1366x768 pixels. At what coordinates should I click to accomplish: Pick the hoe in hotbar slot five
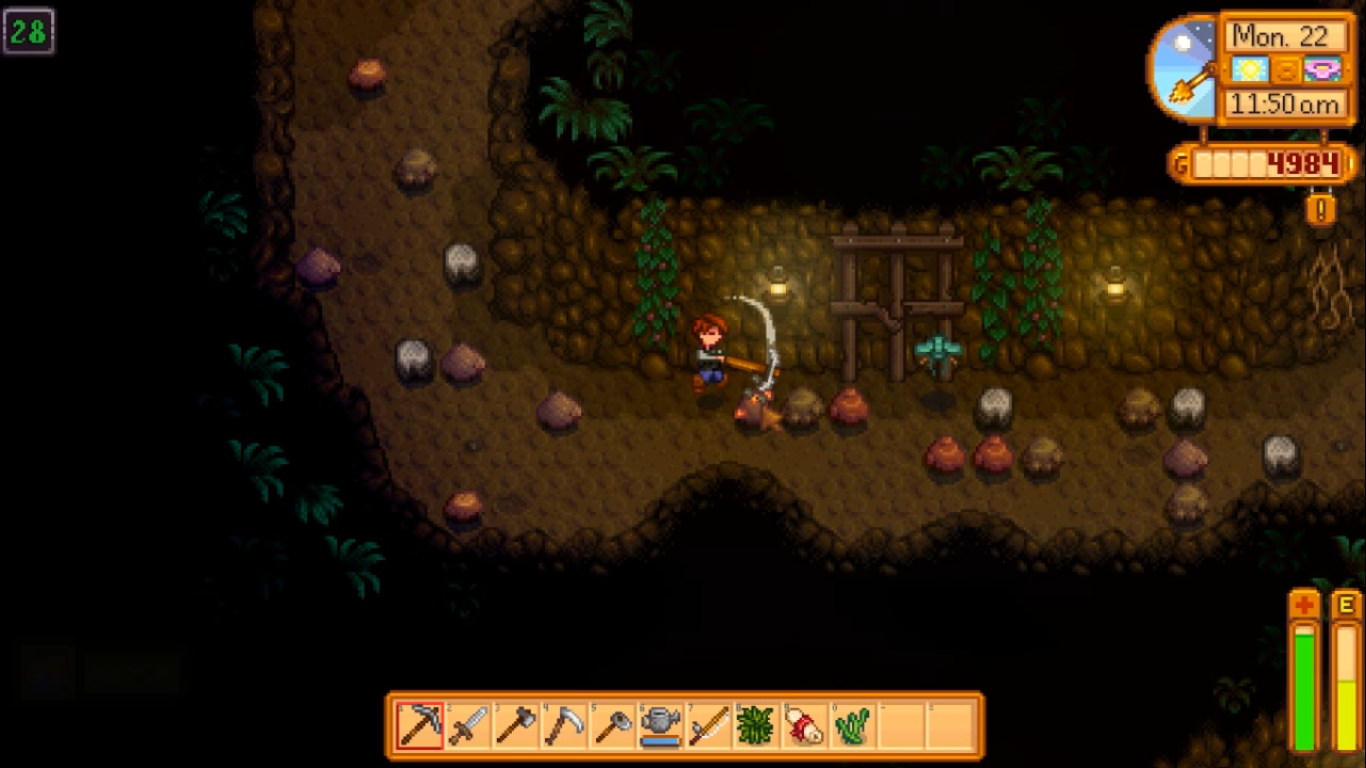pos(612,725)
